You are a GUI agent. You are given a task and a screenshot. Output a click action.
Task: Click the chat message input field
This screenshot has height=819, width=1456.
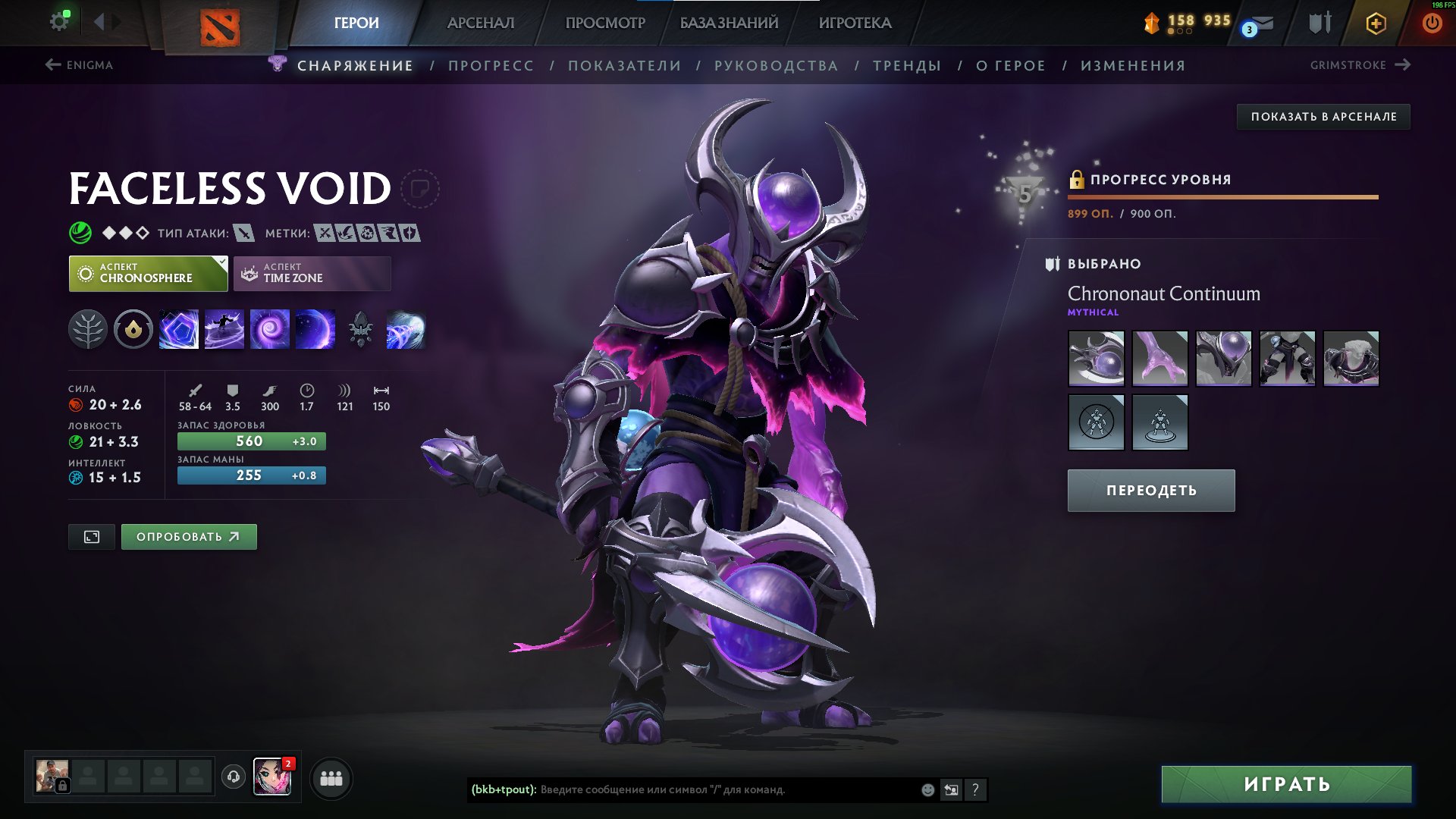pyautogui.click(x=682, y=789)
